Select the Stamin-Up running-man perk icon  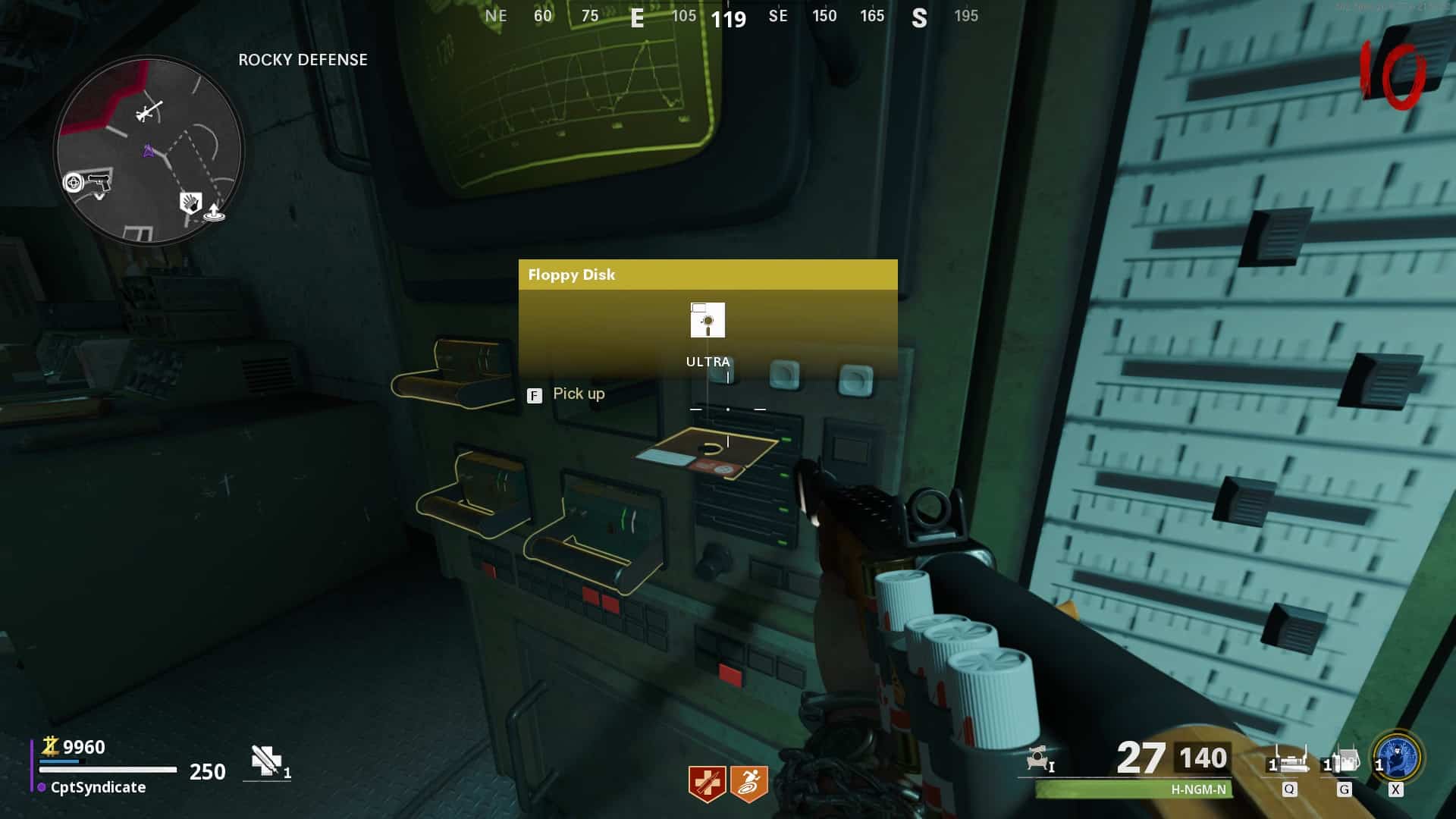pyautogui.click(x=749, y=783)
